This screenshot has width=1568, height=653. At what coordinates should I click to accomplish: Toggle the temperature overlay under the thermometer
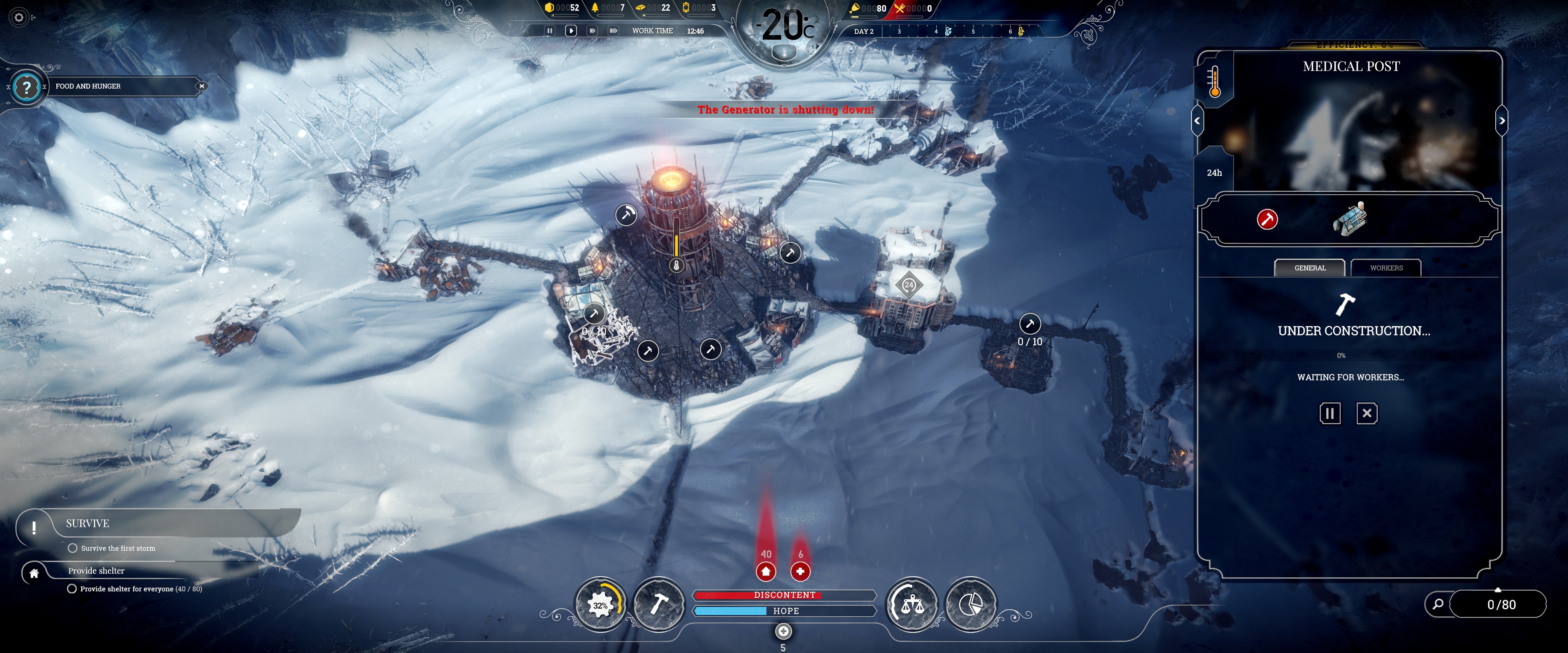784,53
